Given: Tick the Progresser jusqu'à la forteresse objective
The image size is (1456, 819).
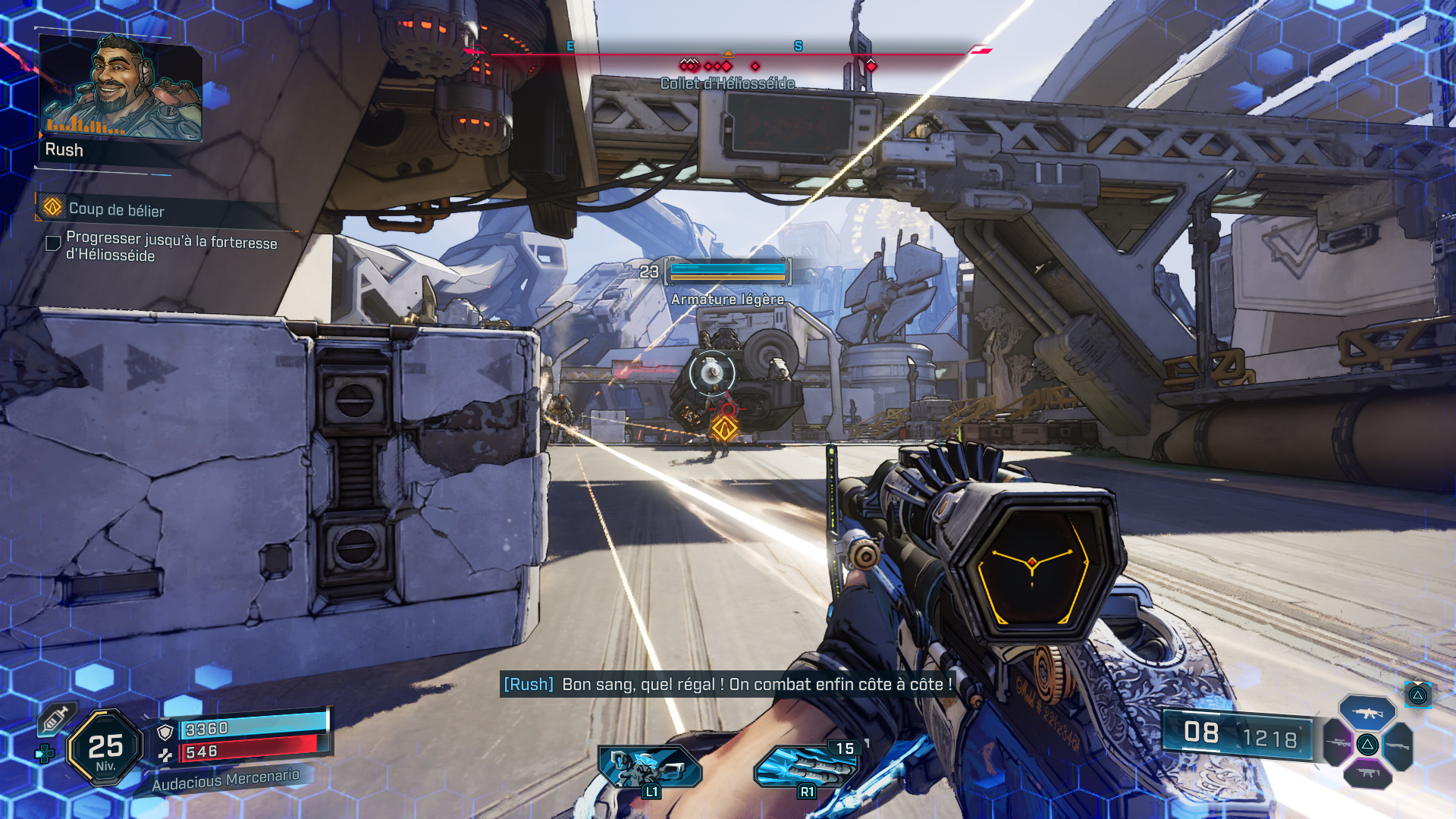Looking at the screenshot, I should tap(54, 243).
